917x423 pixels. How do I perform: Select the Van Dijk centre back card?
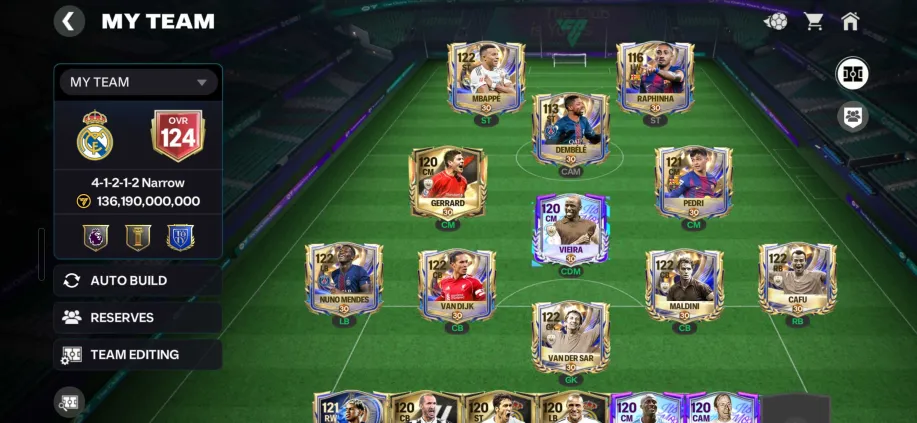(457, 284)
